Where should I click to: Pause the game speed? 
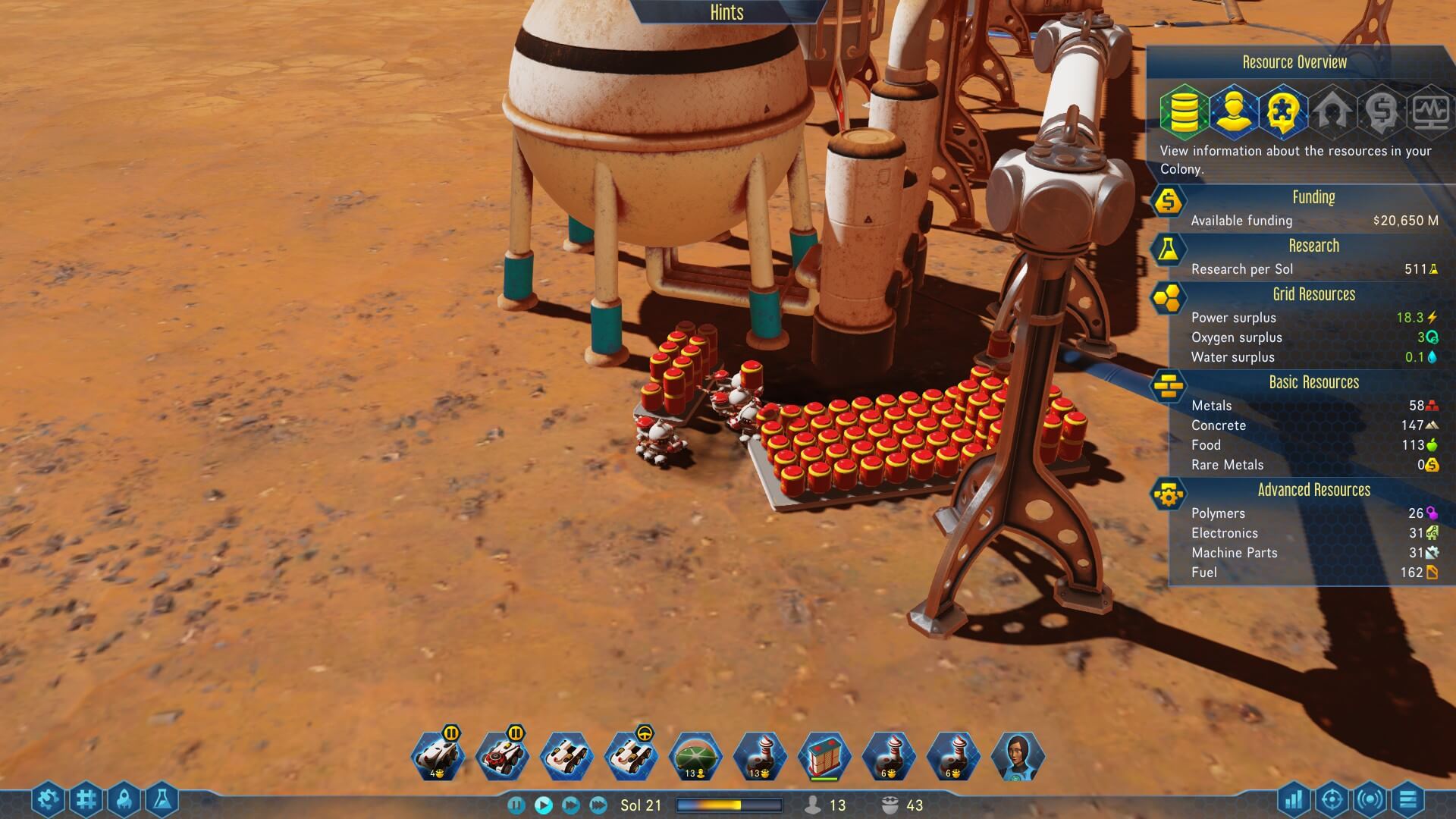coord(516,805)
